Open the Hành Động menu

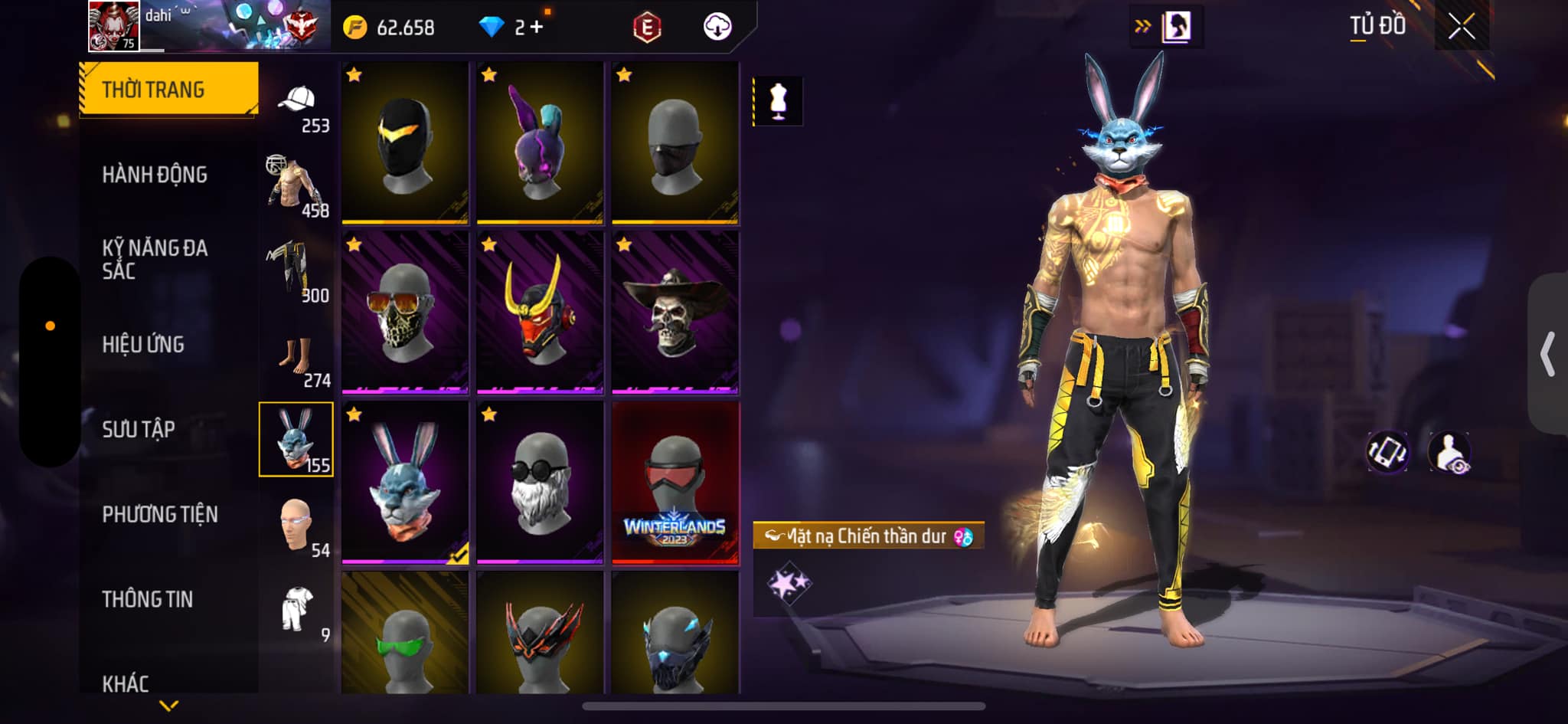point(155,175)
